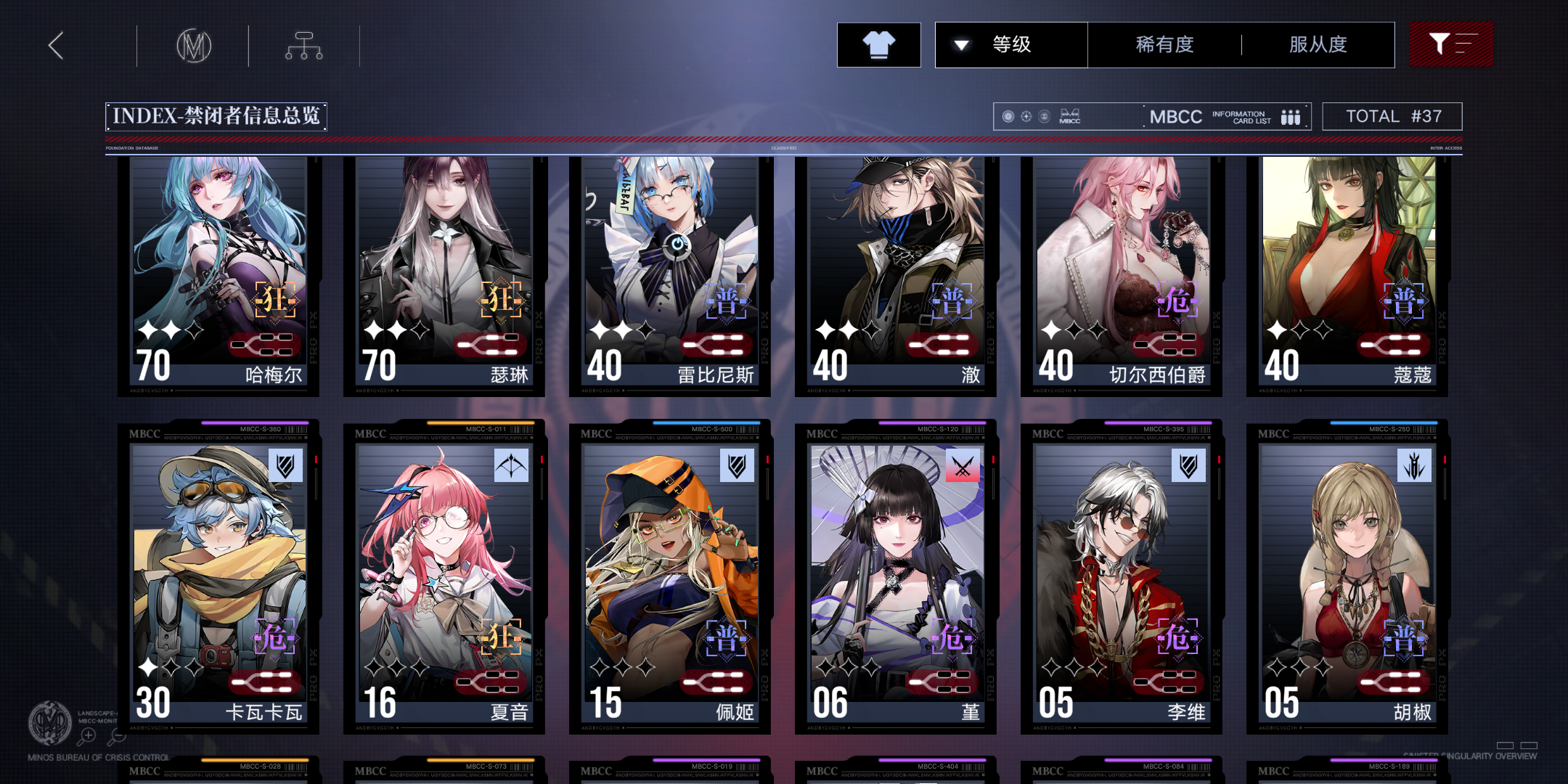
Task: Select the outfit/costume shirt icon
Action: coord(878,44)
